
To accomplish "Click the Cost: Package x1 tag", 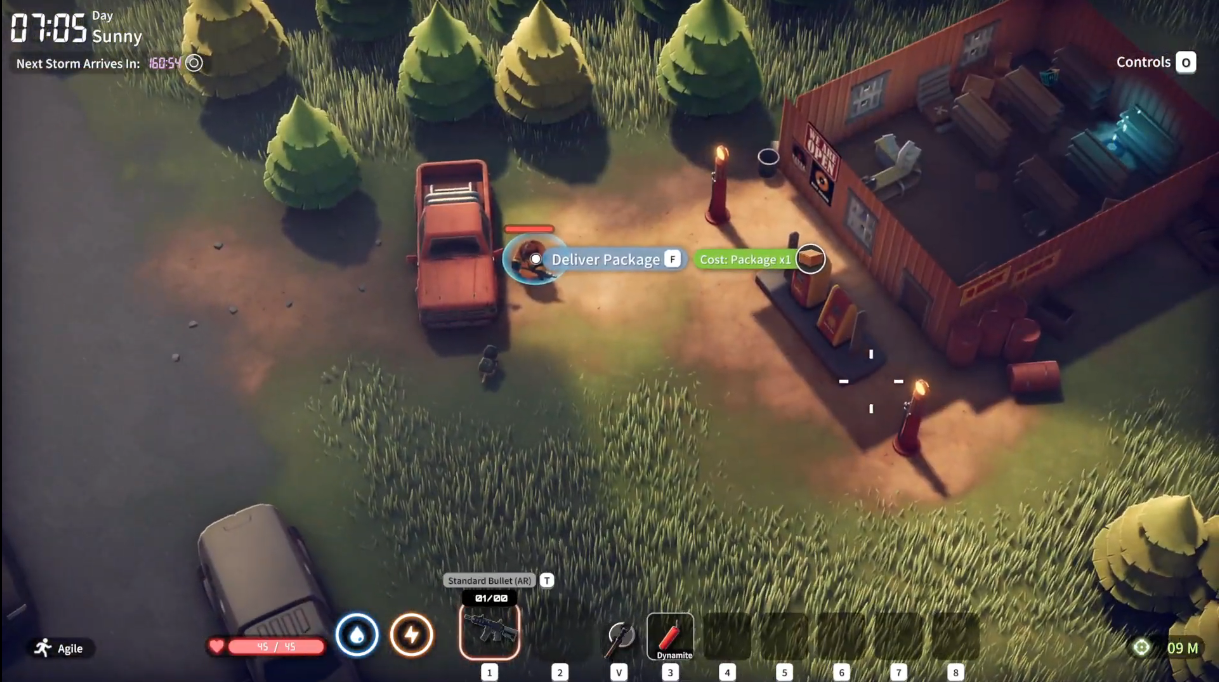I will point(745,260).
